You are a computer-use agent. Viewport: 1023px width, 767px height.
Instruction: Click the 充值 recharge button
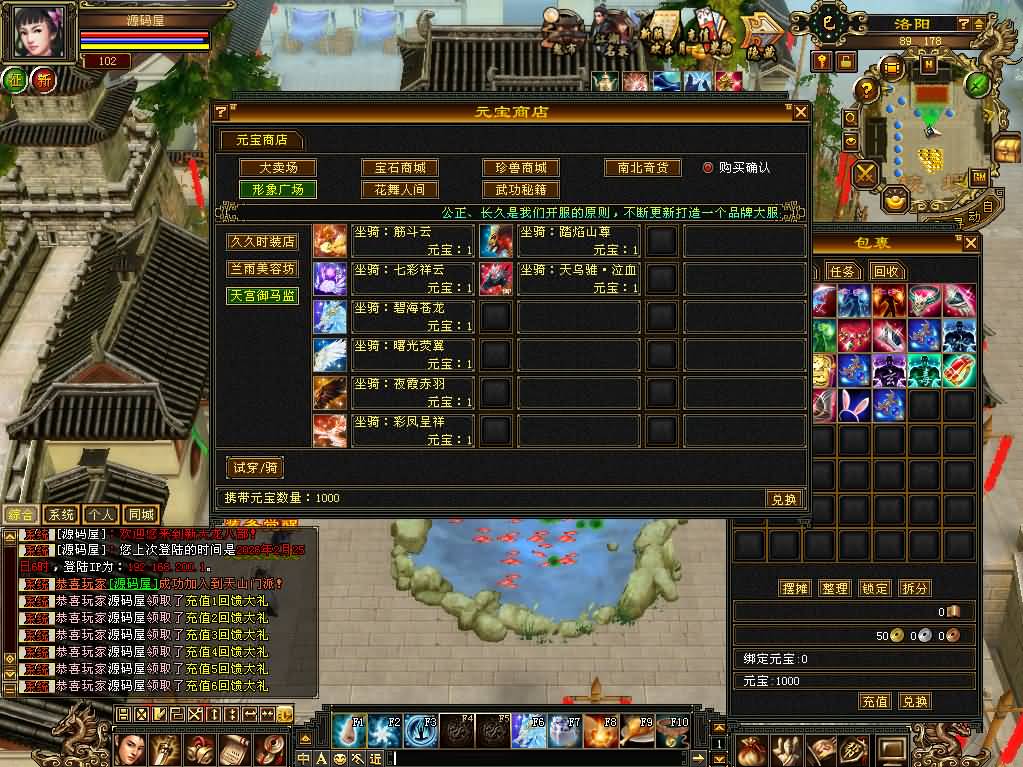(875, 702)
